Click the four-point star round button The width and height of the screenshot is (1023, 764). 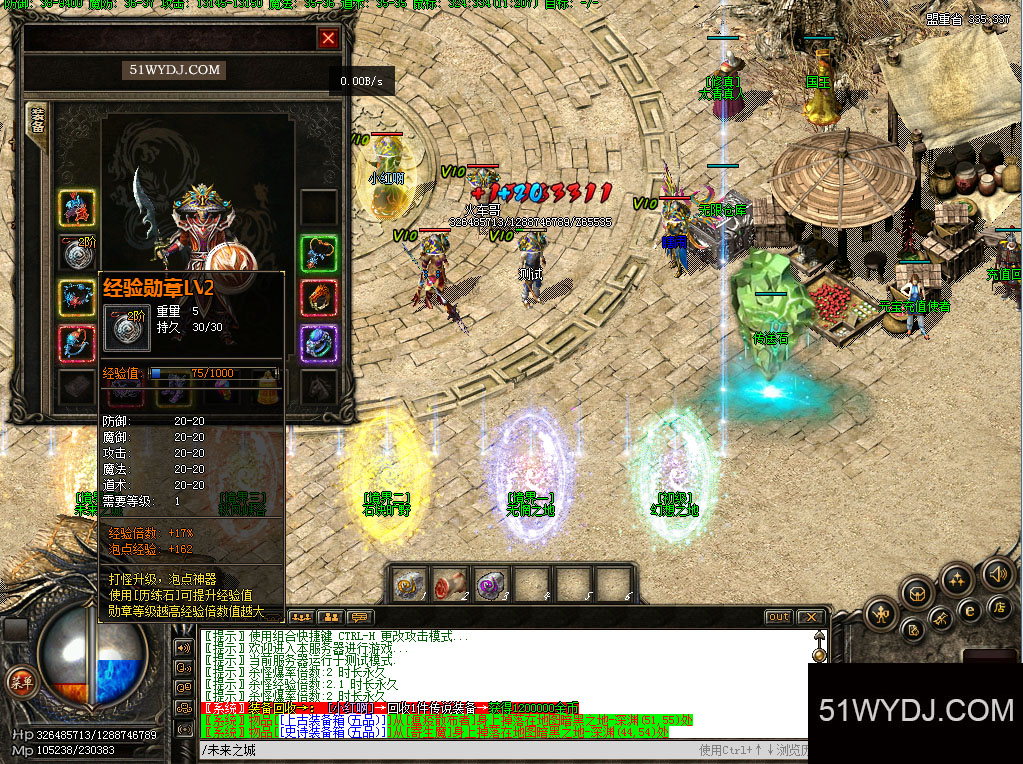[957, 580]
